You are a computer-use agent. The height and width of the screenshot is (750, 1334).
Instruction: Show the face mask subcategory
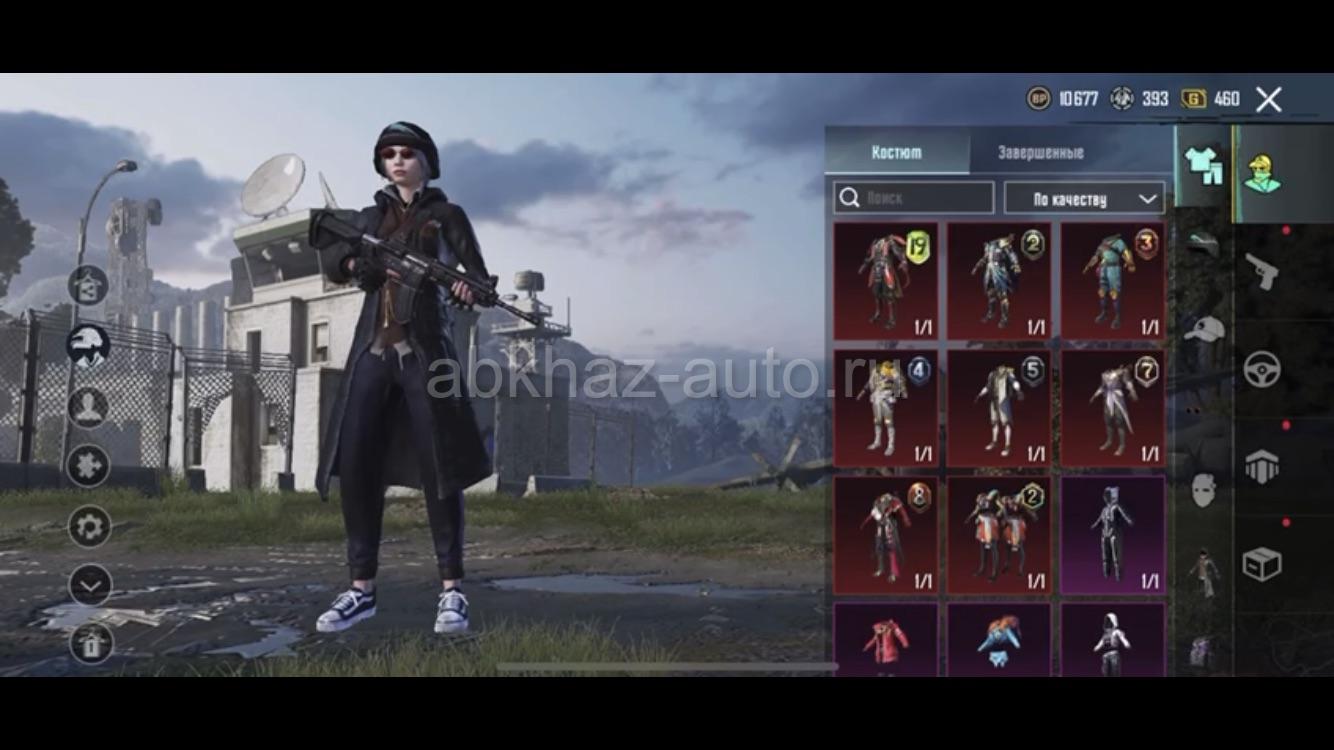coord(1204,489)
